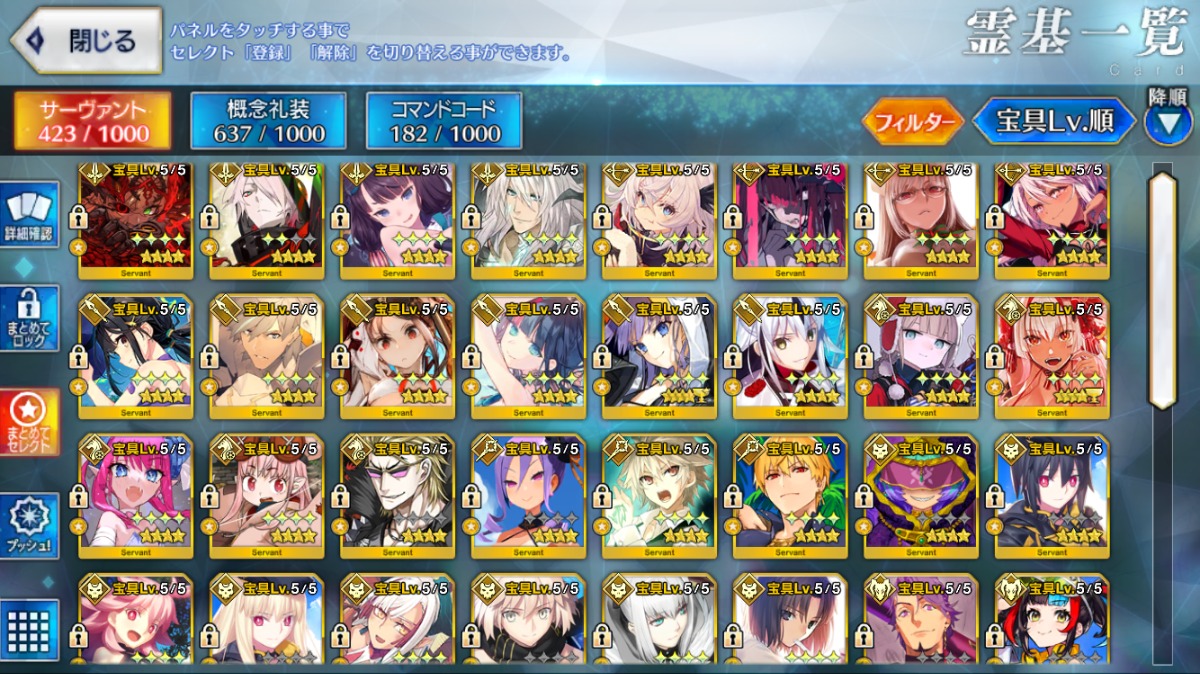This screenshot has height=674, width=1200.
Task: Toggle the 降順 descending arrow
Action: point(1168,122)
